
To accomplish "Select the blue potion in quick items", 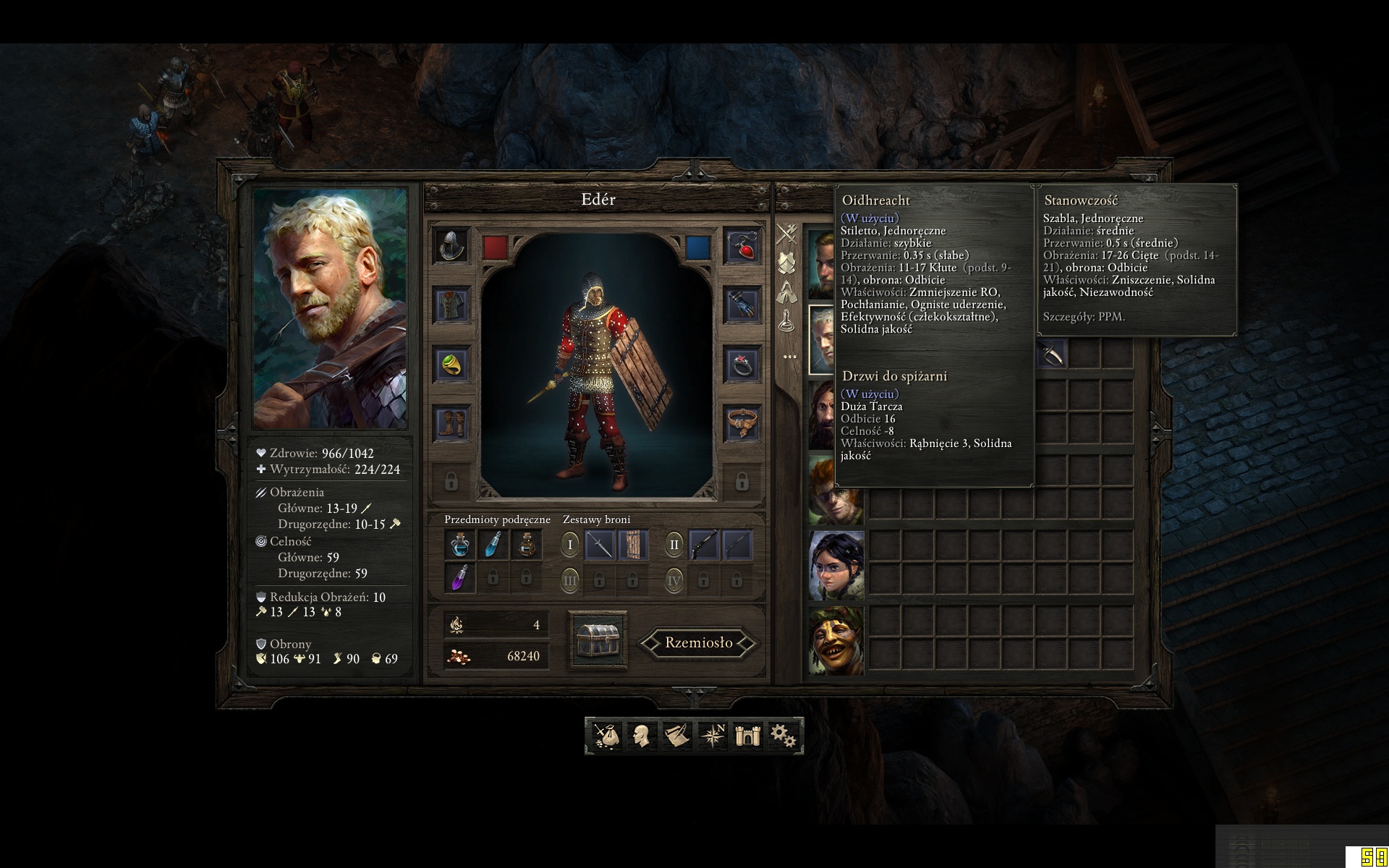I will click(462, 545).
